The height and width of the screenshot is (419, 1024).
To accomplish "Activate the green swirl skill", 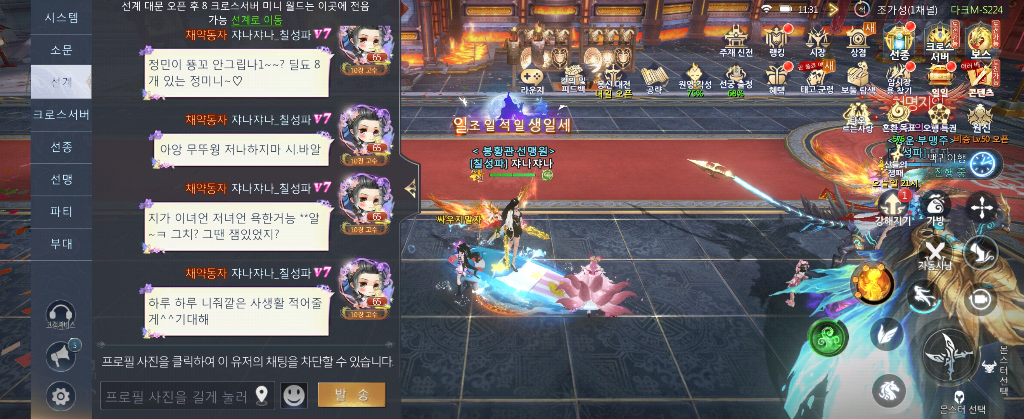I will tap(828, 335).
